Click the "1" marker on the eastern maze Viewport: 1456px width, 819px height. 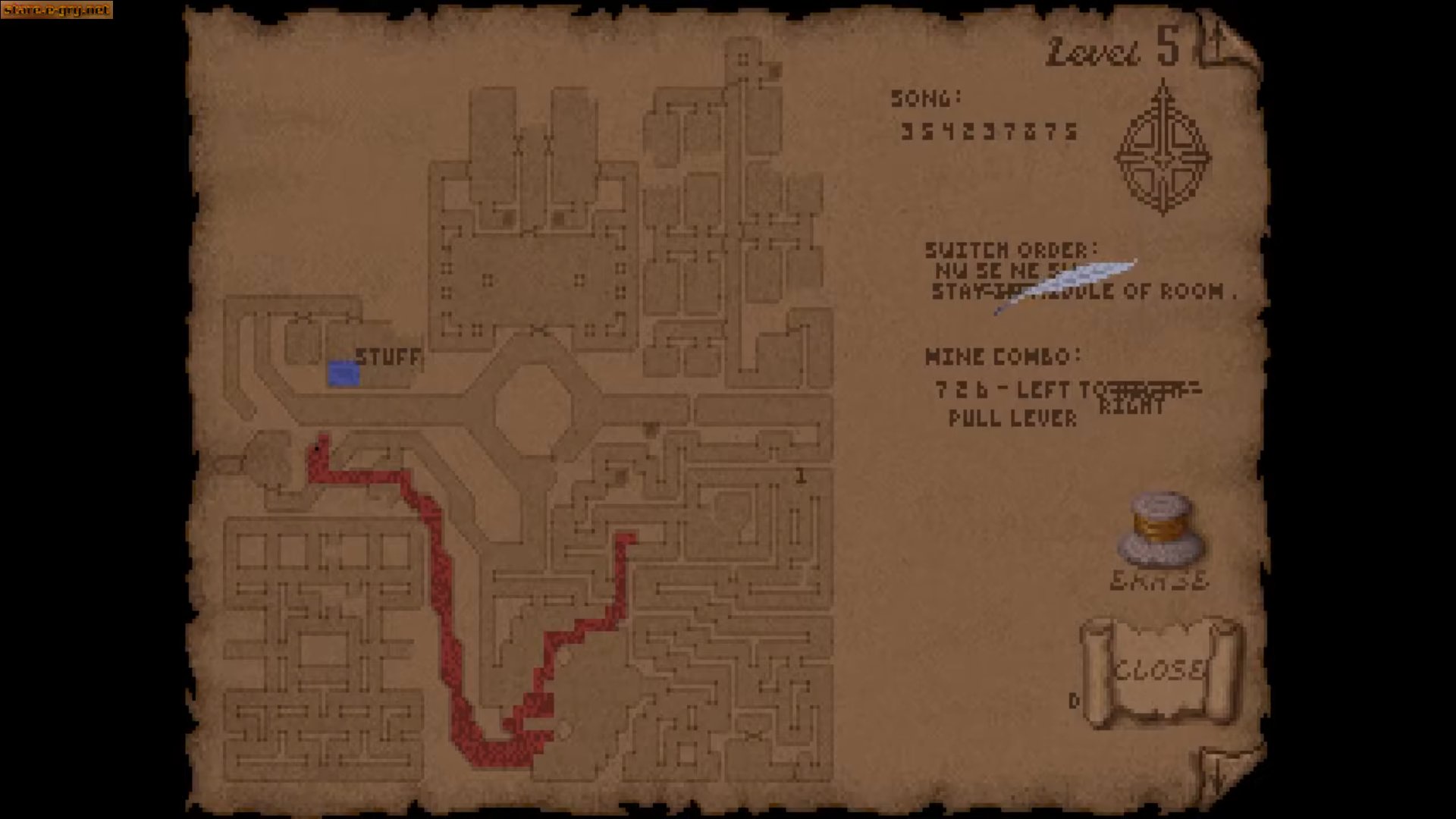click(x=800, y=476)
